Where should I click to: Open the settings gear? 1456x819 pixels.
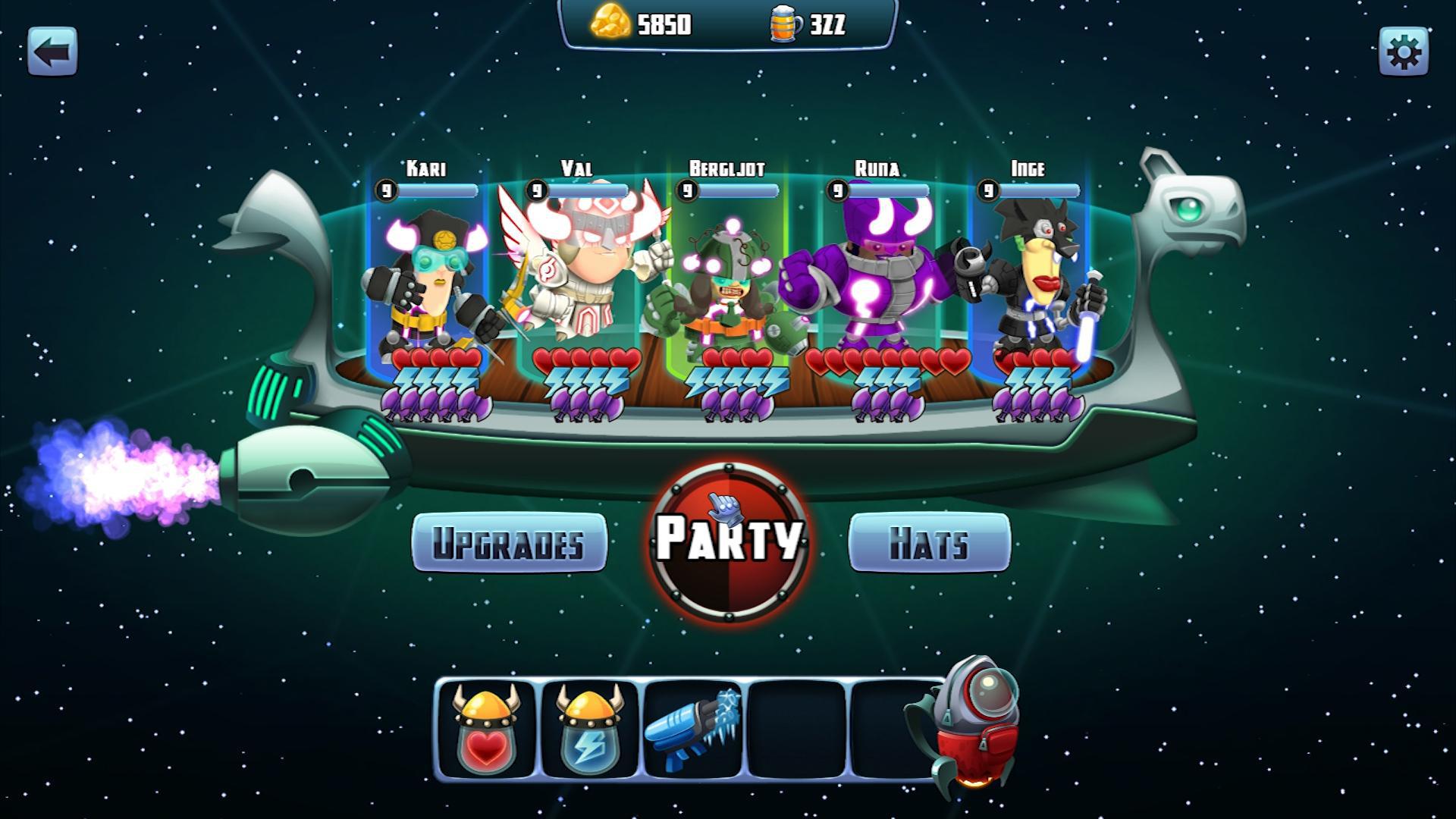point(1404,52)
